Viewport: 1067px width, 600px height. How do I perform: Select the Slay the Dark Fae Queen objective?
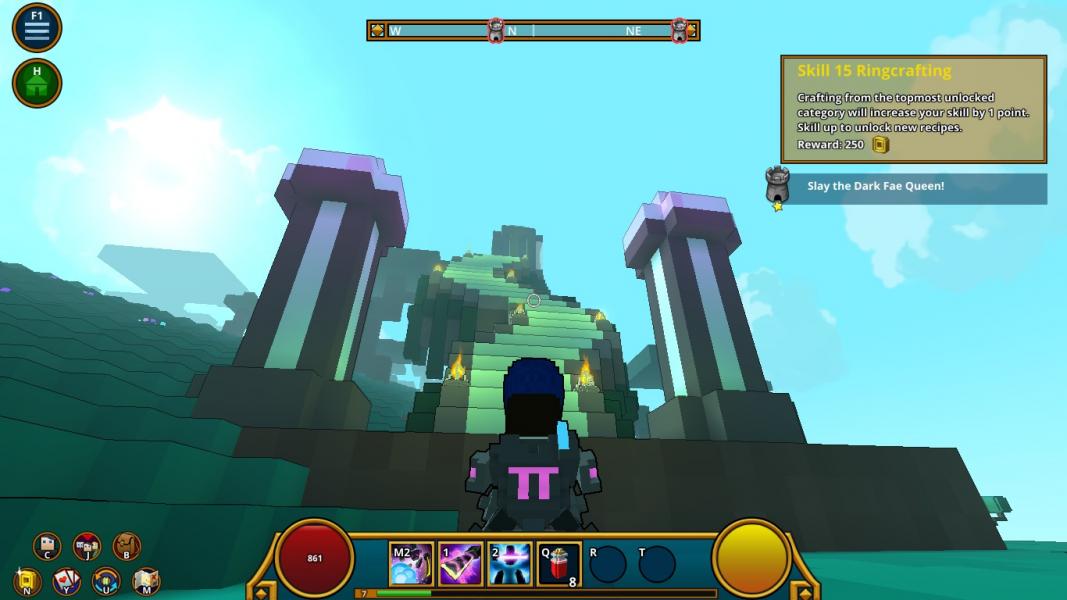click(913, 188)
